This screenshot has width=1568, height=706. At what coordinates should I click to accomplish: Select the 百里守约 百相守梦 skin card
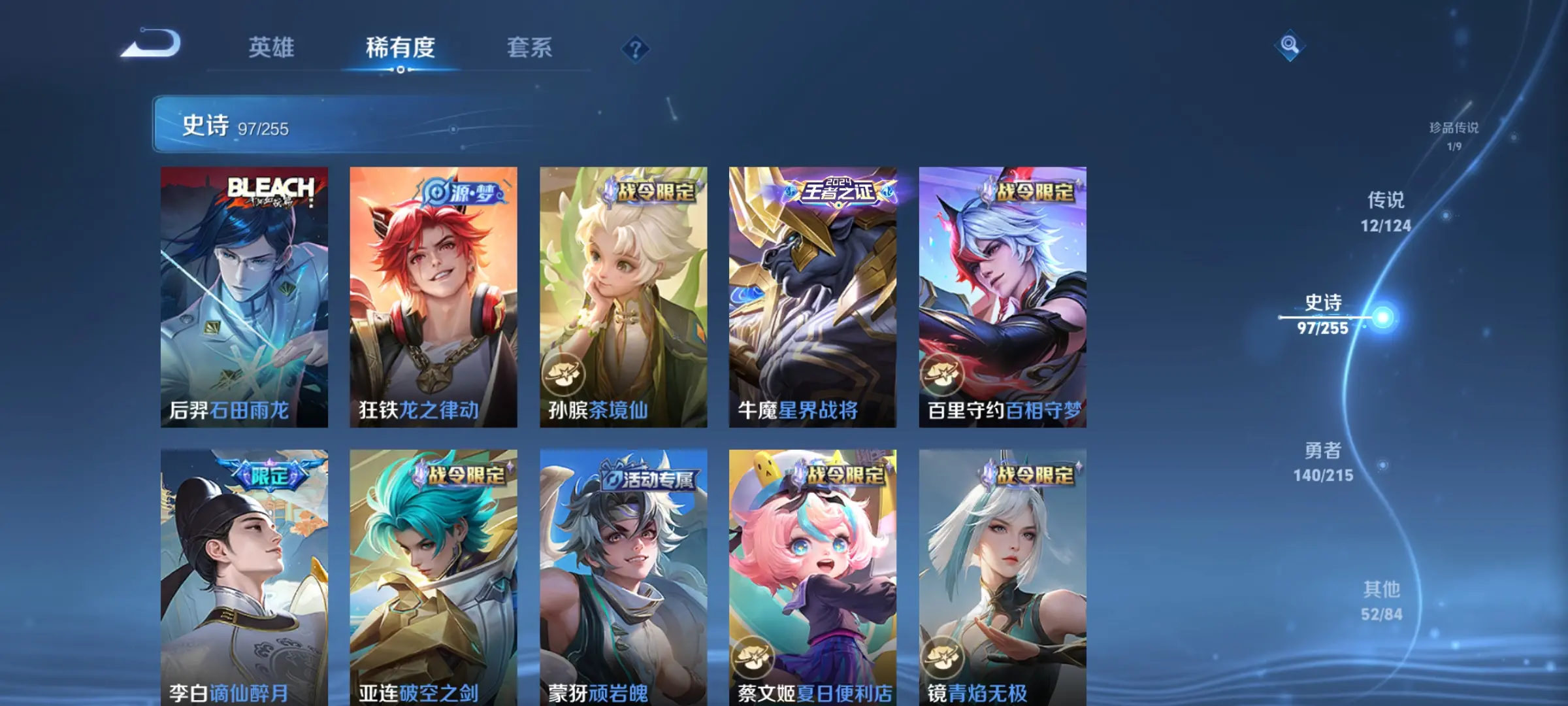point(1002,297)
